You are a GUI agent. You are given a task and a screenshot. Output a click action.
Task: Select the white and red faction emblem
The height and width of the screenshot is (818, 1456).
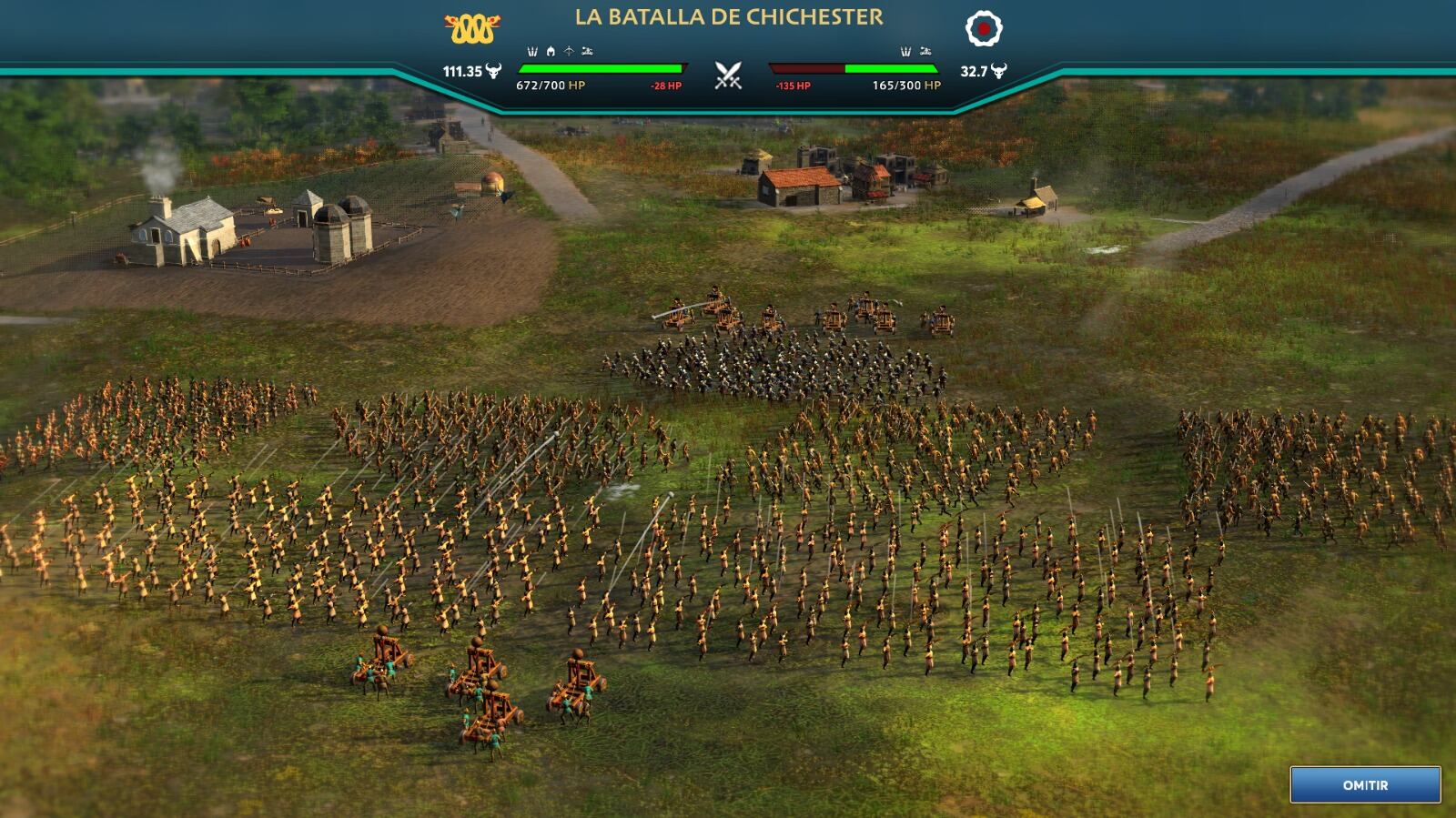pyautogui.click(x=983, y=29)
